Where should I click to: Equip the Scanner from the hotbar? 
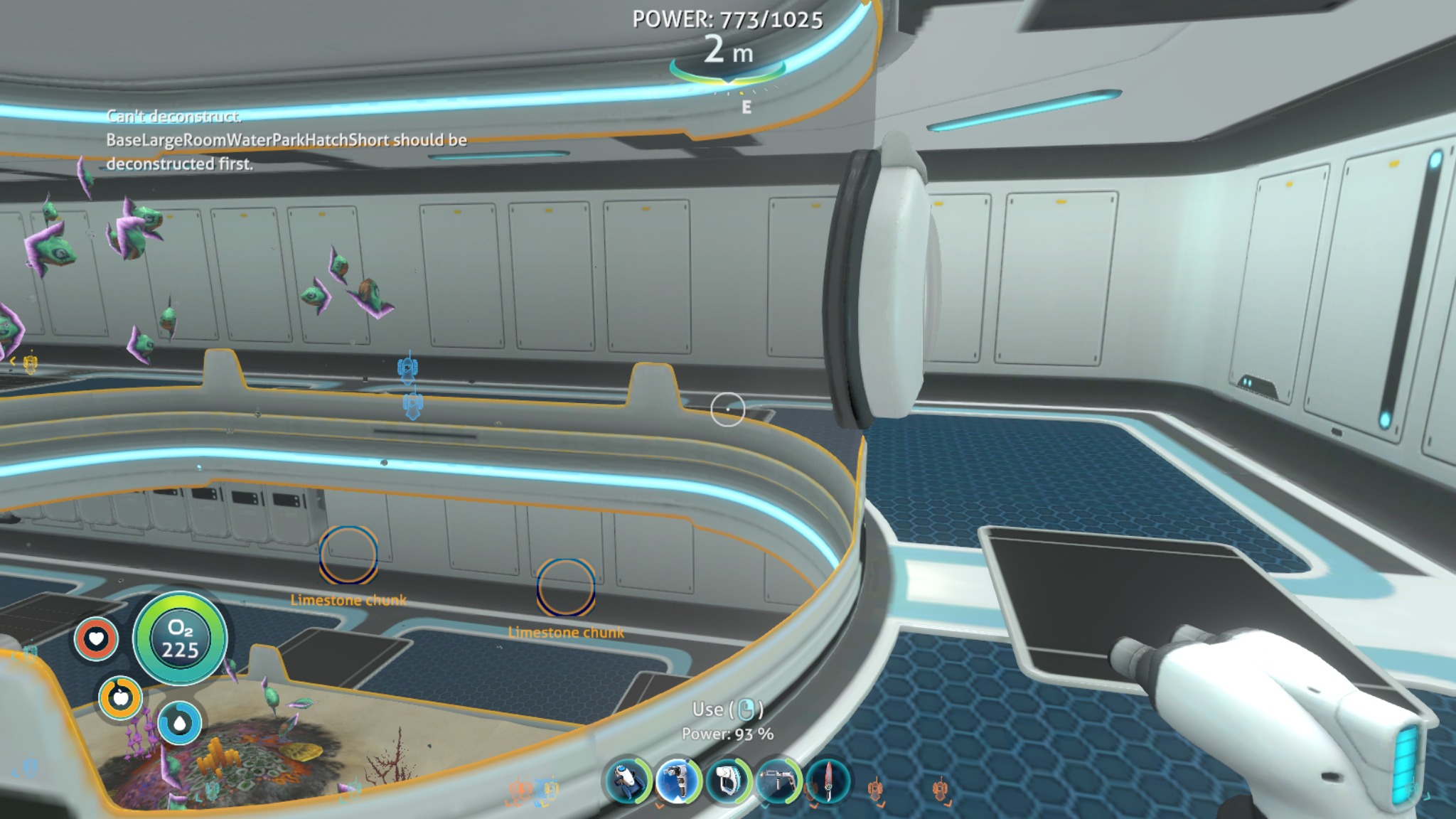(728, 781)
